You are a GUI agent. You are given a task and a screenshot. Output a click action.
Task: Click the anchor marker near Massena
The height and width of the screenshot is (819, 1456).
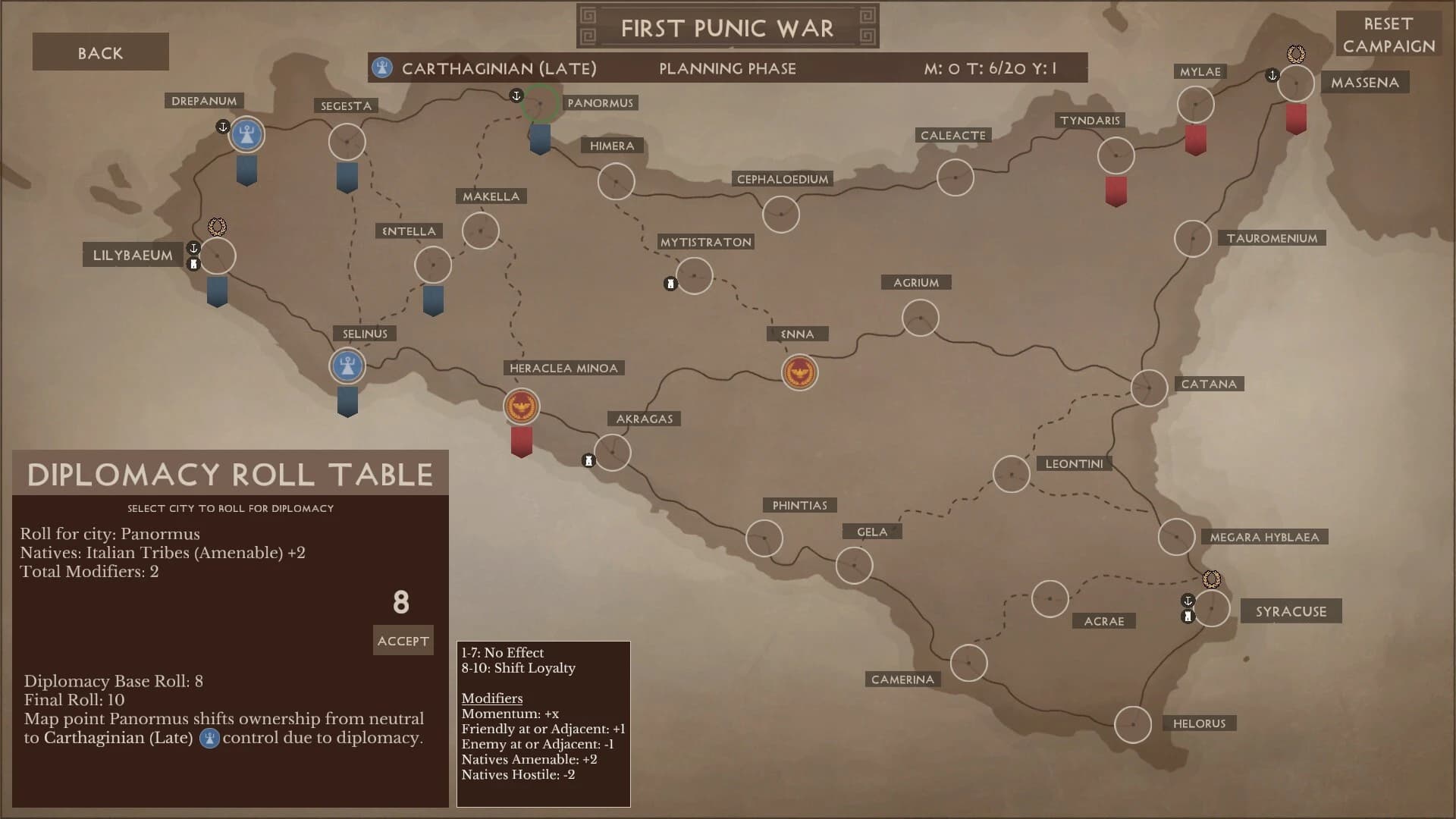(x=1272, y=76)
